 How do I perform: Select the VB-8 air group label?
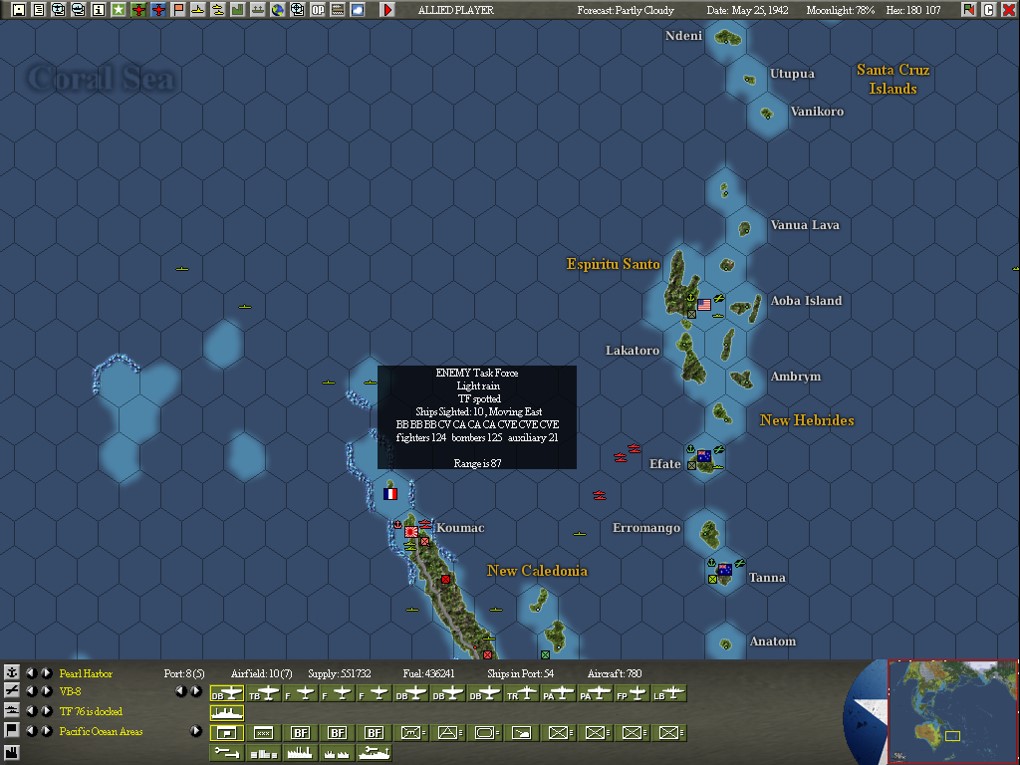pyautogui.click(x=70, y=692)
